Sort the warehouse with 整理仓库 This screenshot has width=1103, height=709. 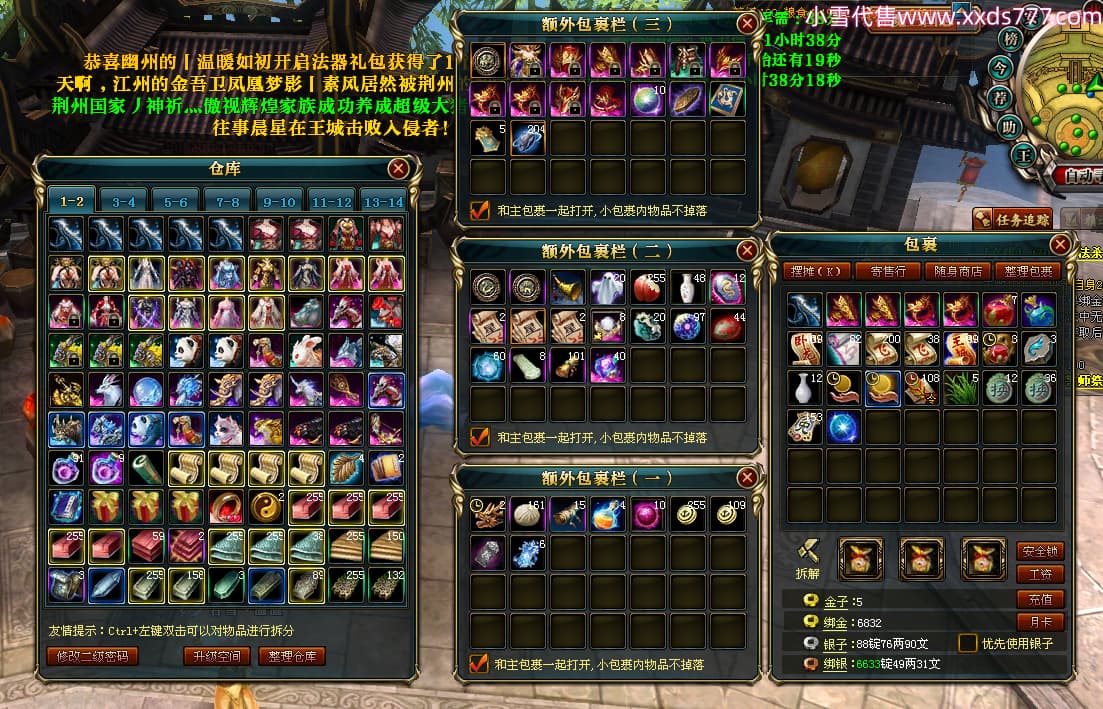(x=292, y=656)
